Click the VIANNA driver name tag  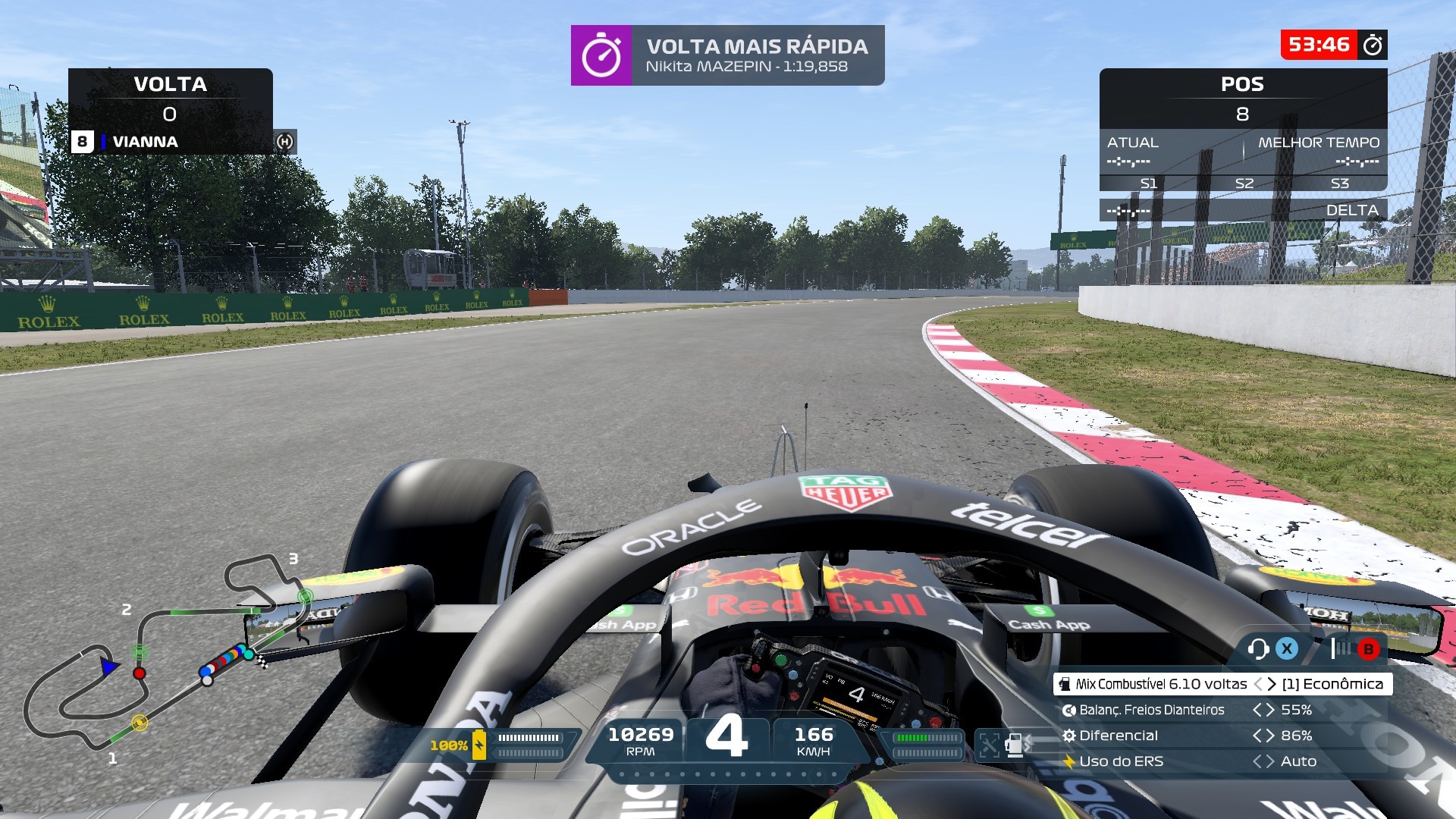pyautogui.click(x=144, y=142)
